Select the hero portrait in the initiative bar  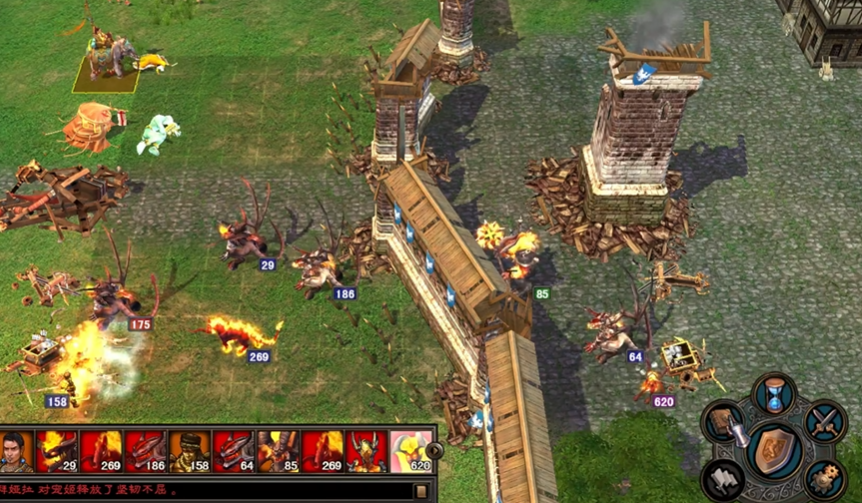point(15,451)
